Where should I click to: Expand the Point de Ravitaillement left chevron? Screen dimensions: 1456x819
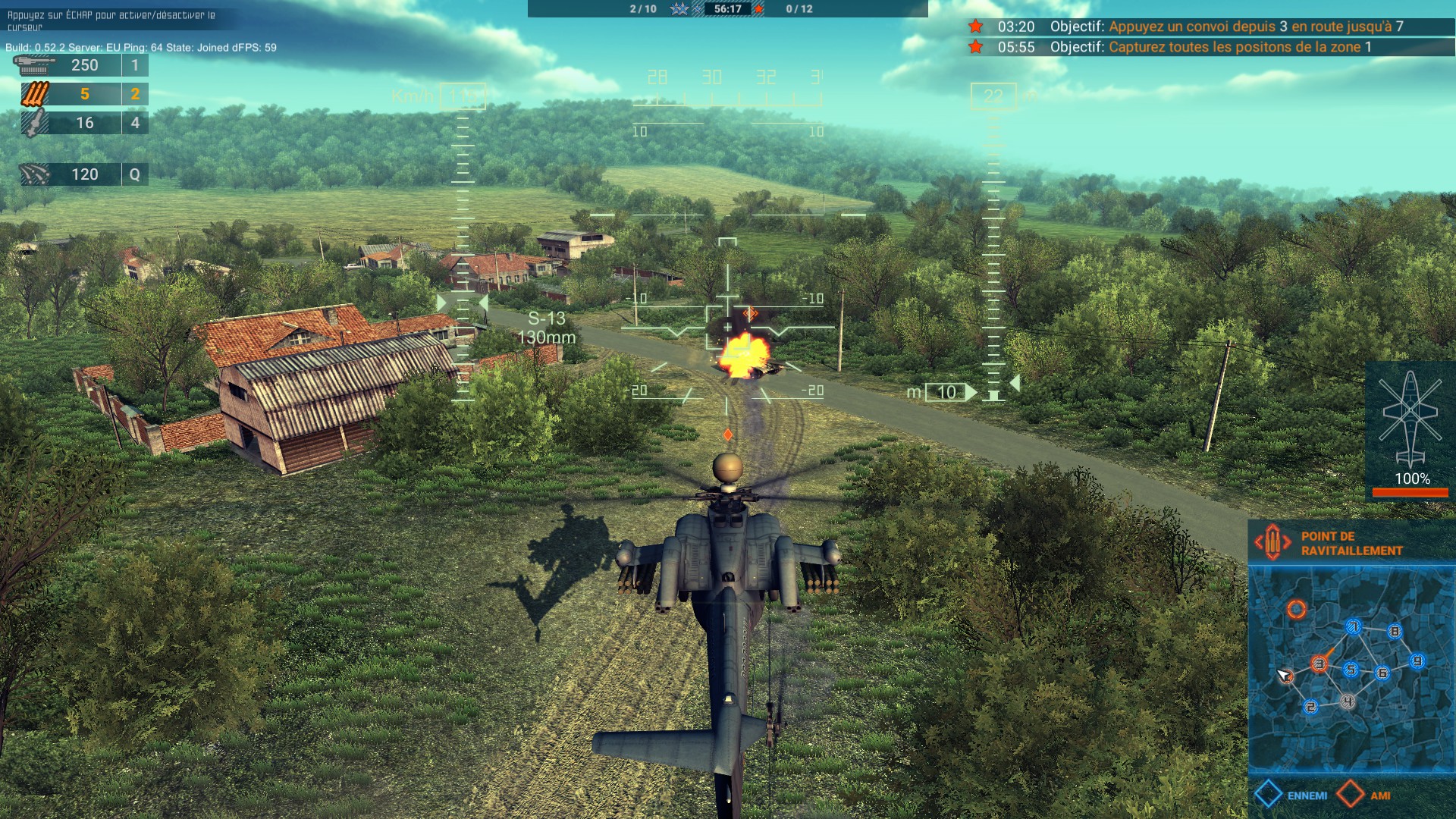pos(1259,541)
